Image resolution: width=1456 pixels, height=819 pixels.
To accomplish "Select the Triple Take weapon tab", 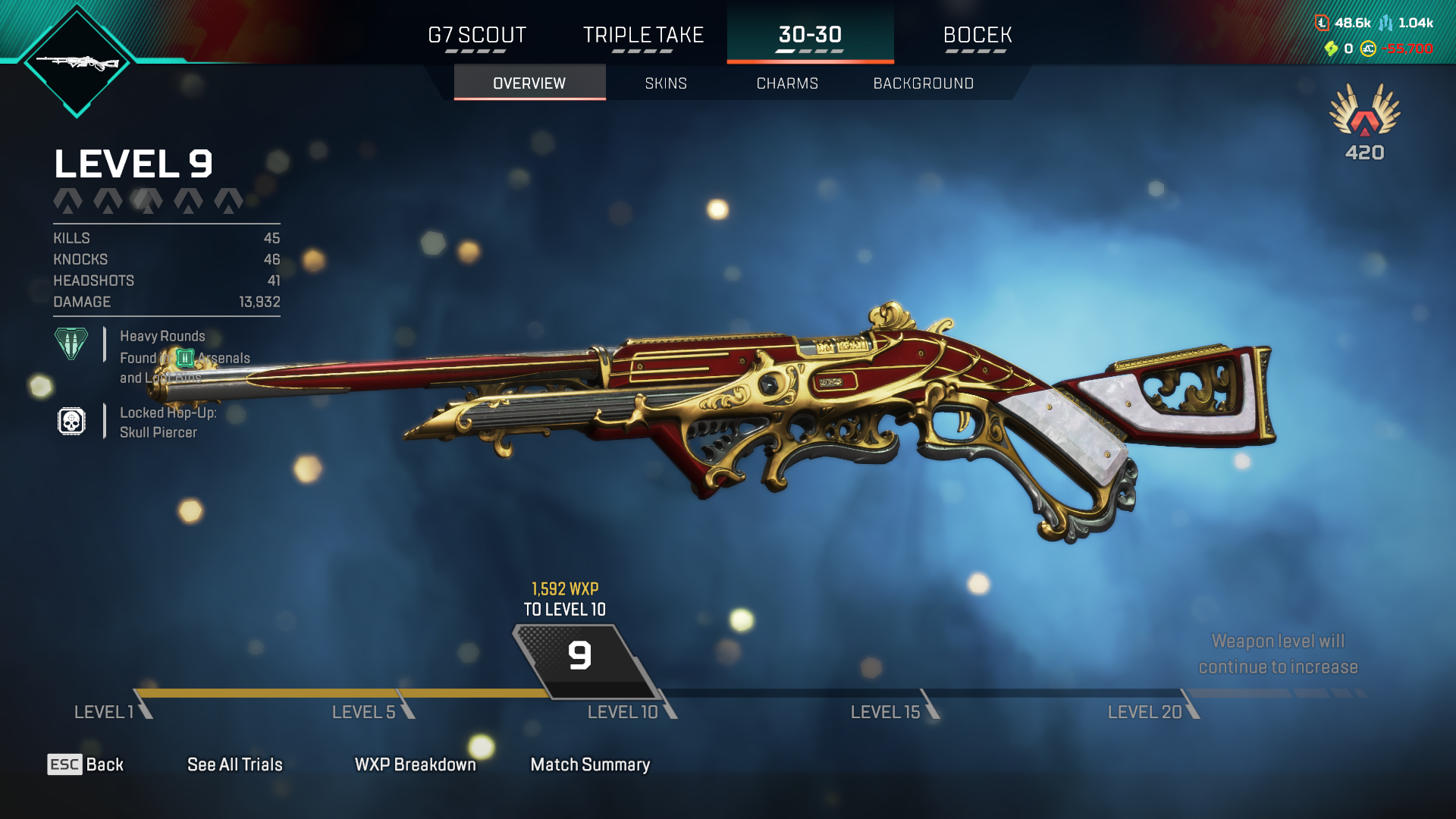I will coord(643,36).
